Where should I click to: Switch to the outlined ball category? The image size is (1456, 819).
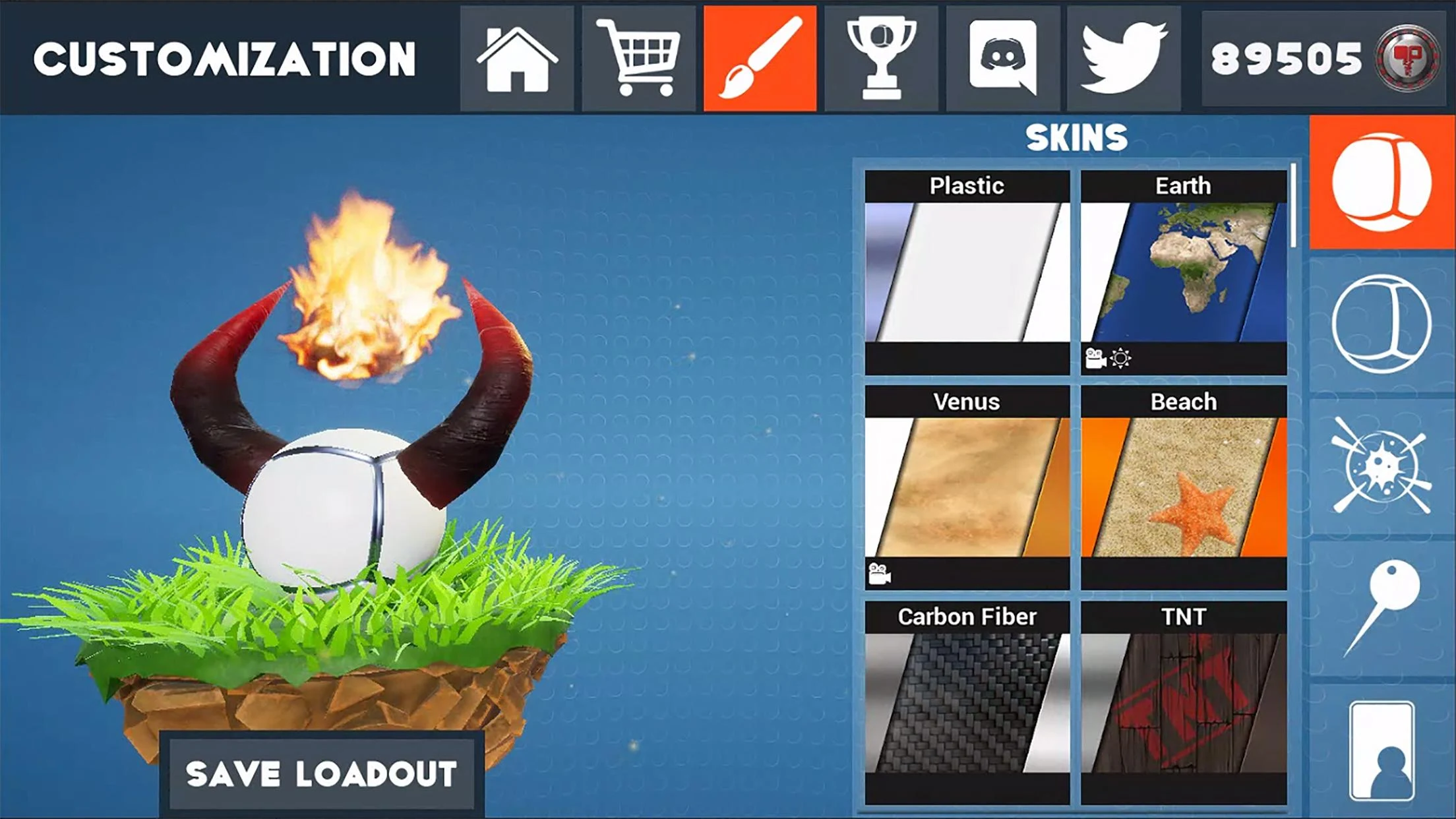pyautogui.click(x=1381, y=324)
